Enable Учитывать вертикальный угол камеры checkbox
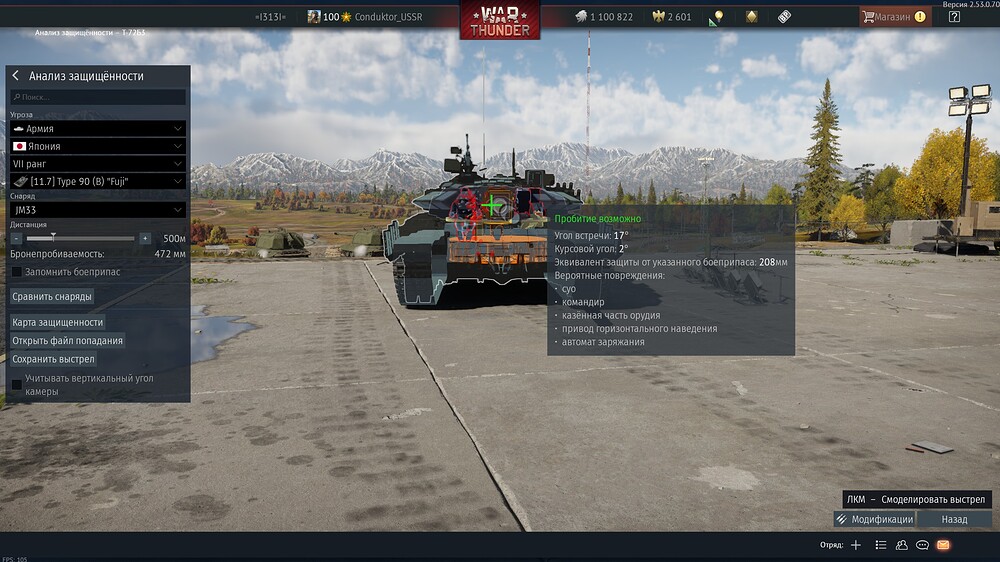This screenshot has width=1000, height=562. pos(16,385)
